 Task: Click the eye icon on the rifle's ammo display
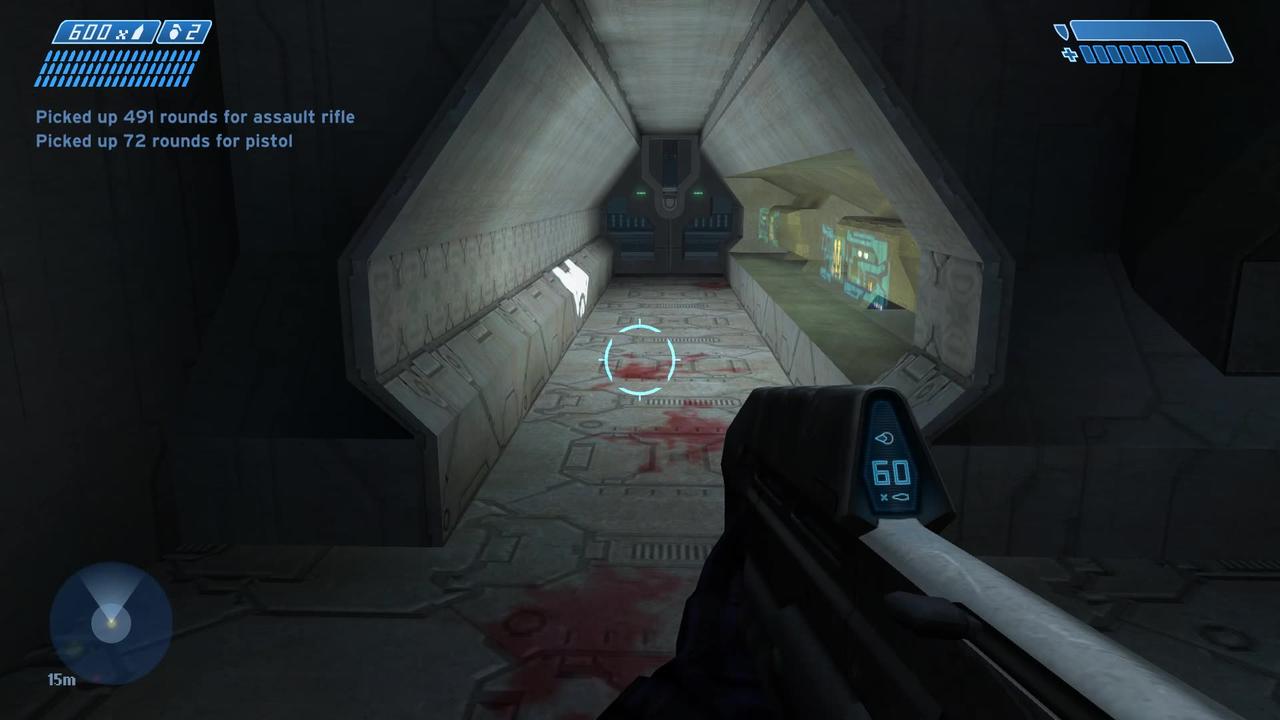pos(885,437)
